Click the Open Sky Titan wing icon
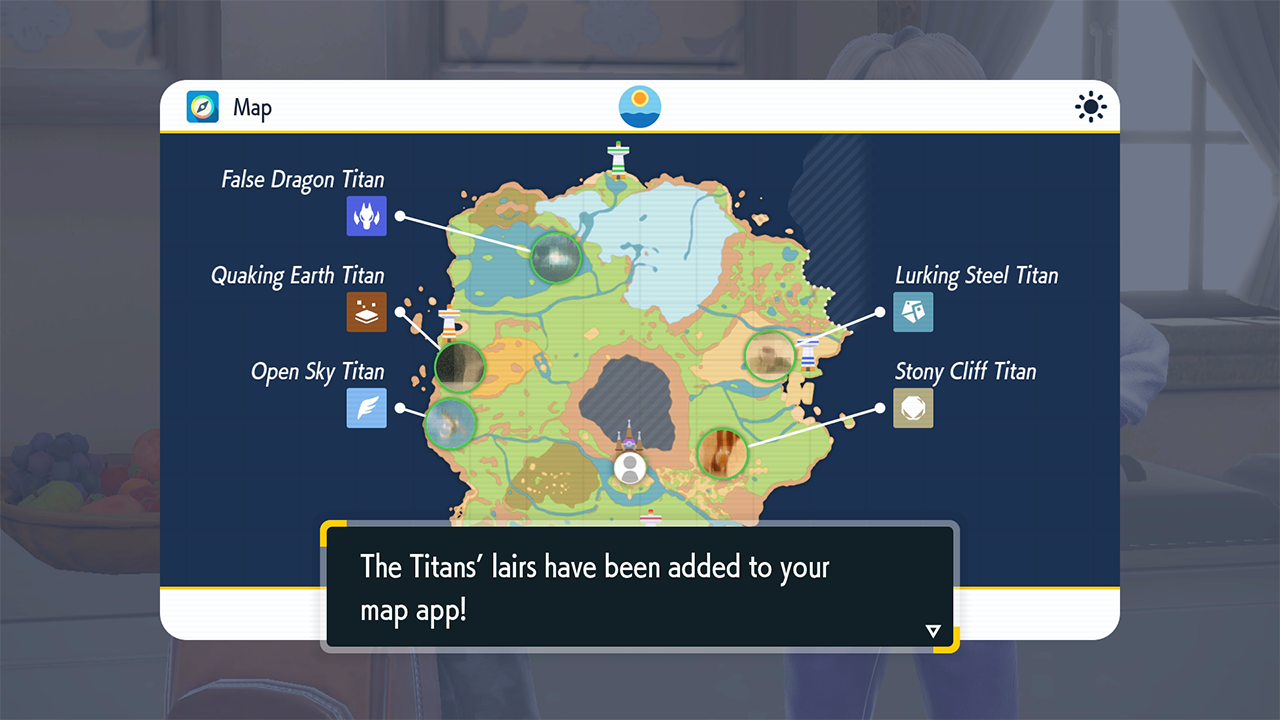The width and height of the screenshot is (1280, 720). coord(366,408)
